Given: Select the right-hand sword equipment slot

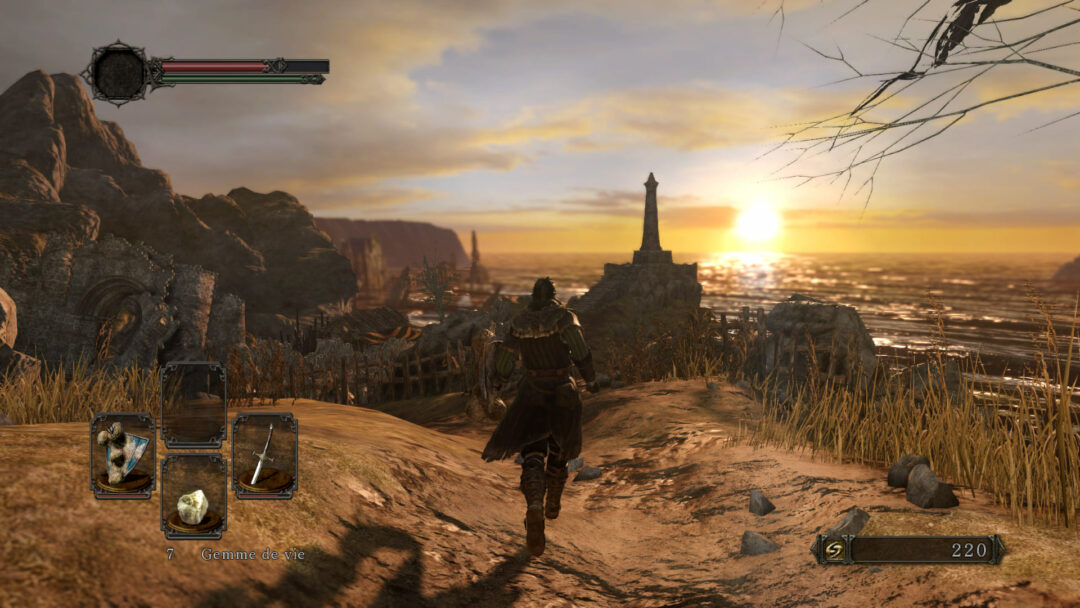Looking at the screenshot, I should [265, 456].
